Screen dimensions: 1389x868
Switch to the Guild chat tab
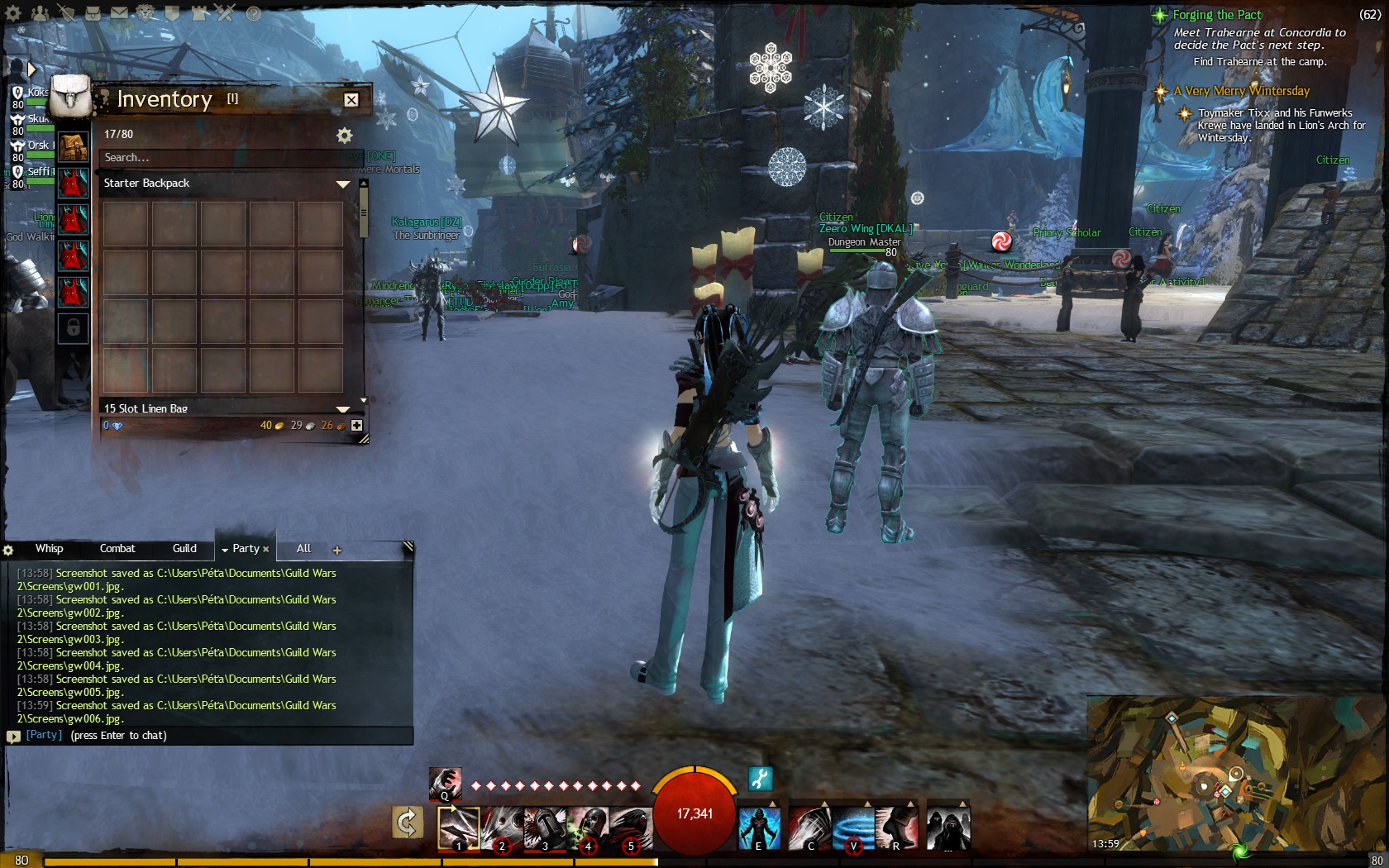[x=184, y=549]
